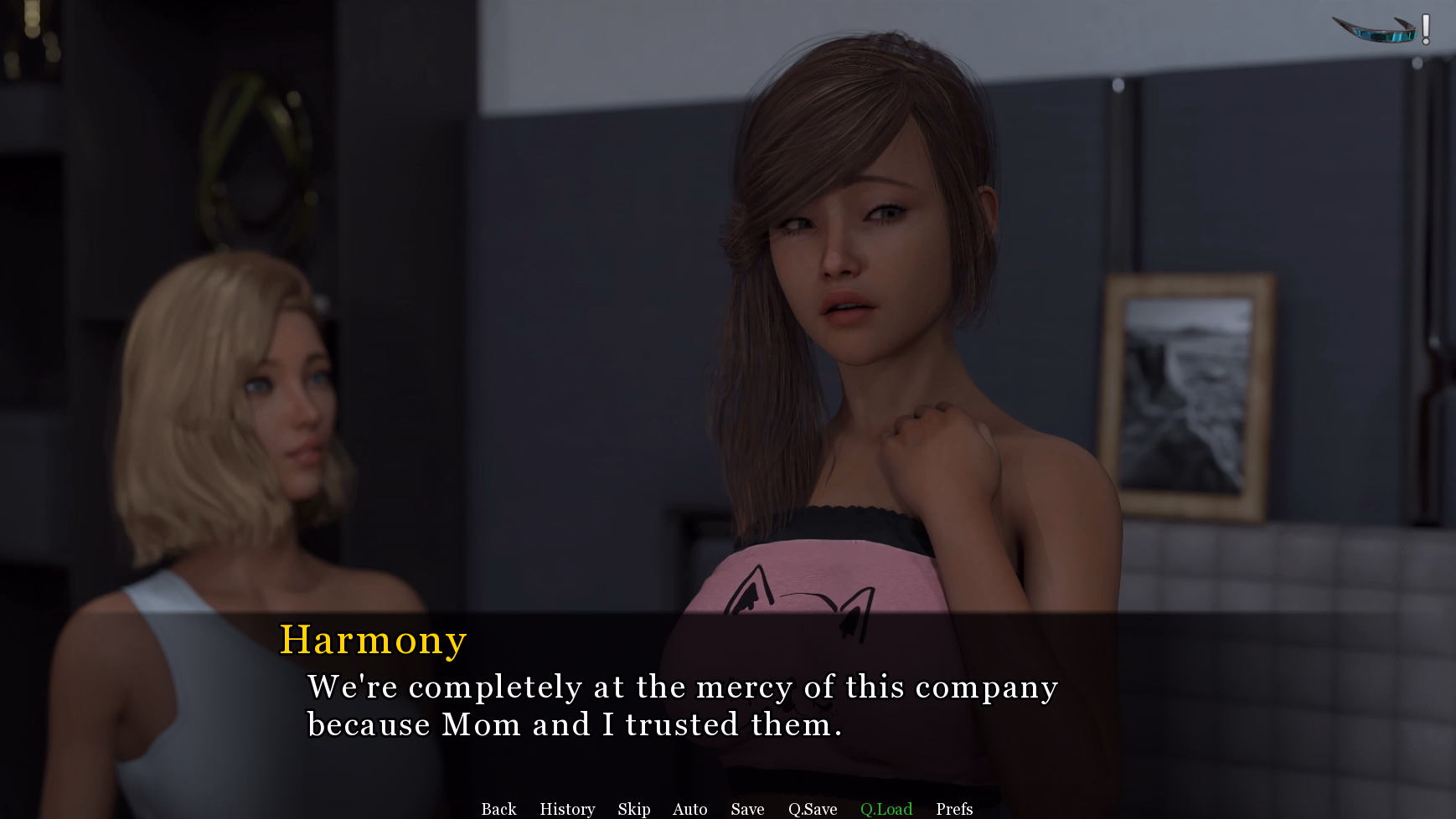Click Back to rewind to previous line
1456x819 pixels.
(x=498, y=809)
